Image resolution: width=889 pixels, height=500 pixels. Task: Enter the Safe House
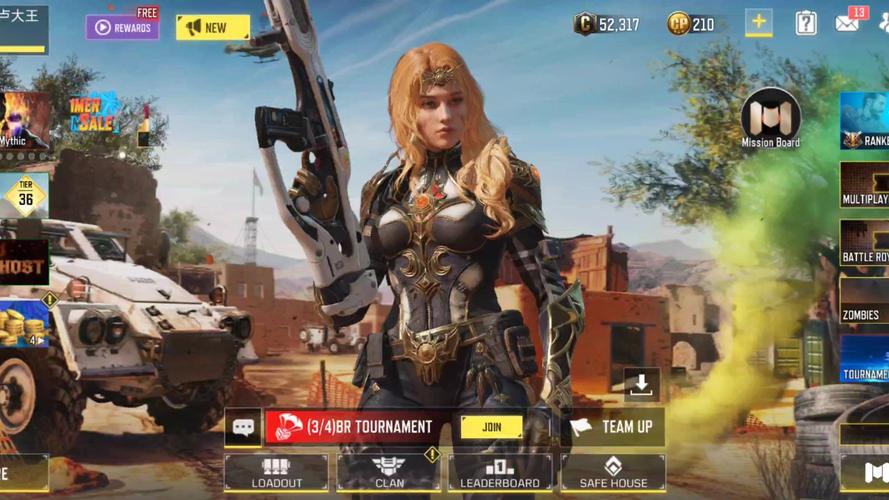click(613, 472)
